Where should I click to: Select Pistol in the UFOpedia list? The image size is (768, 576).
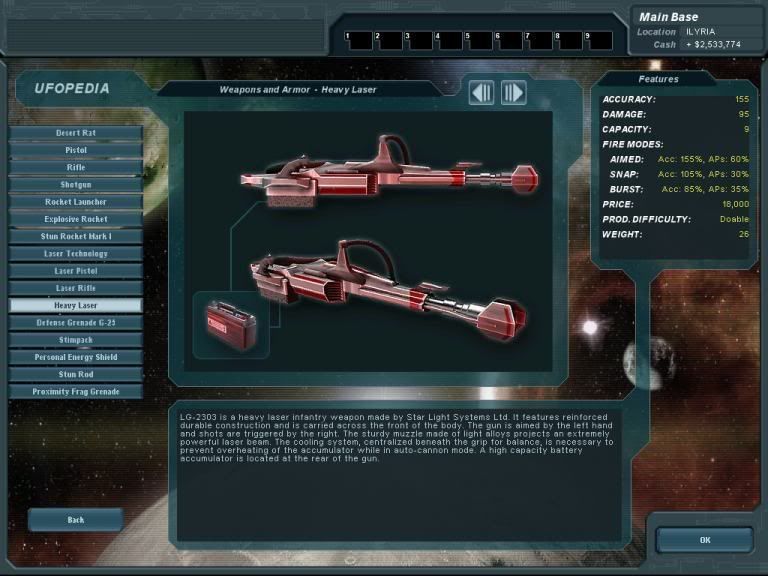76,150
